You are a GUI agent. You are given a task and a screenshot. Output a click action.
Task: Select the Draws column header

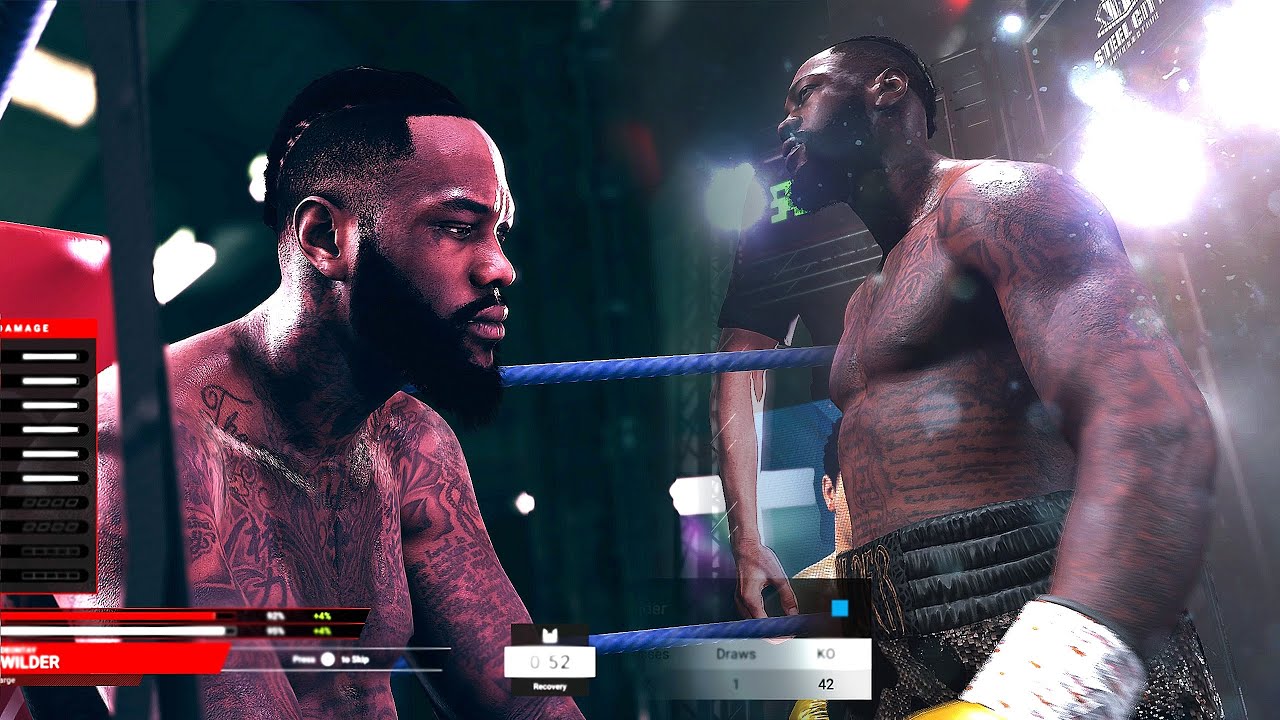[x=736, y=654]
